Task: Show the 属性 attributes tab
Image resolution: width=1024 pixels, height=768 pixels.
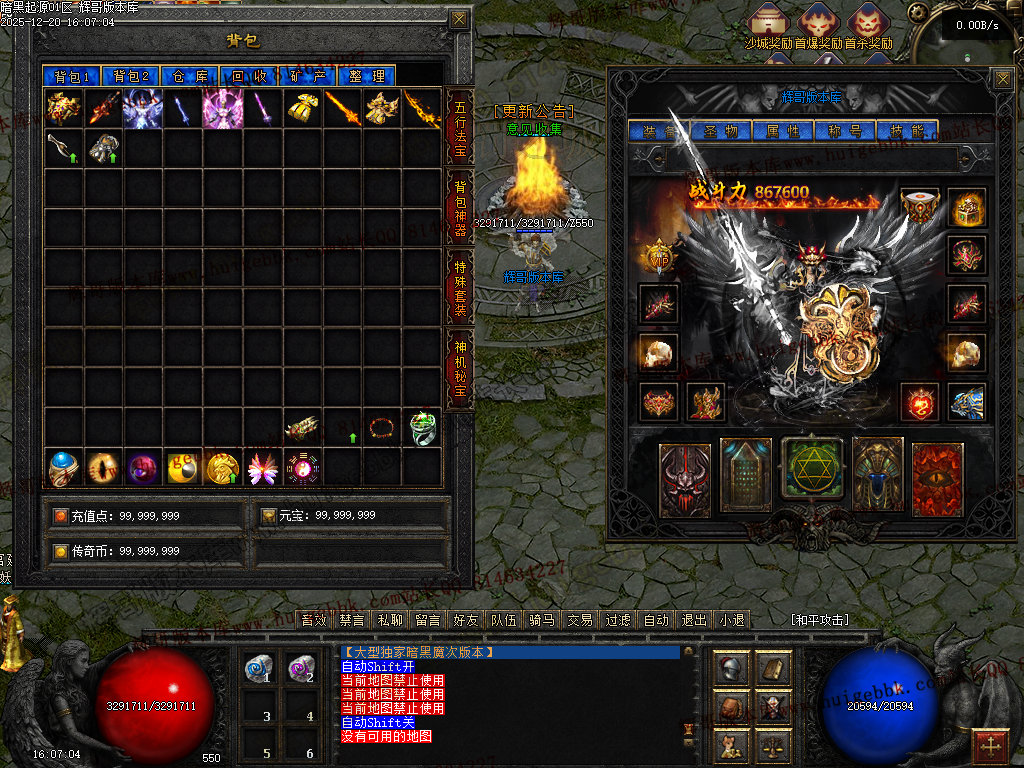Action: click(x=782, y=131)
